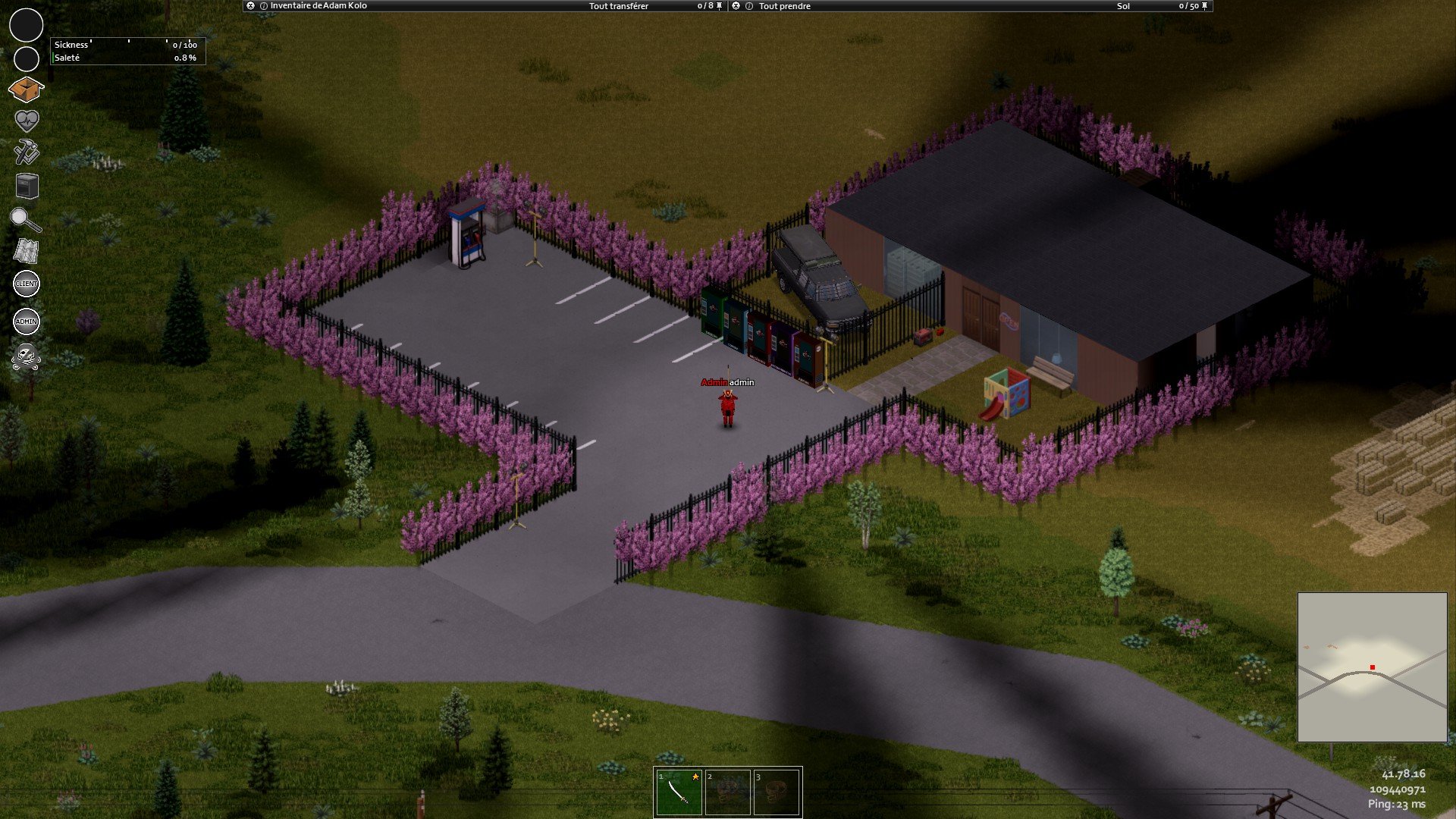Viewport: 1456px width, 819px height.
Task: Toggle the pin on the inventory window
Action: tap(720, 6)
